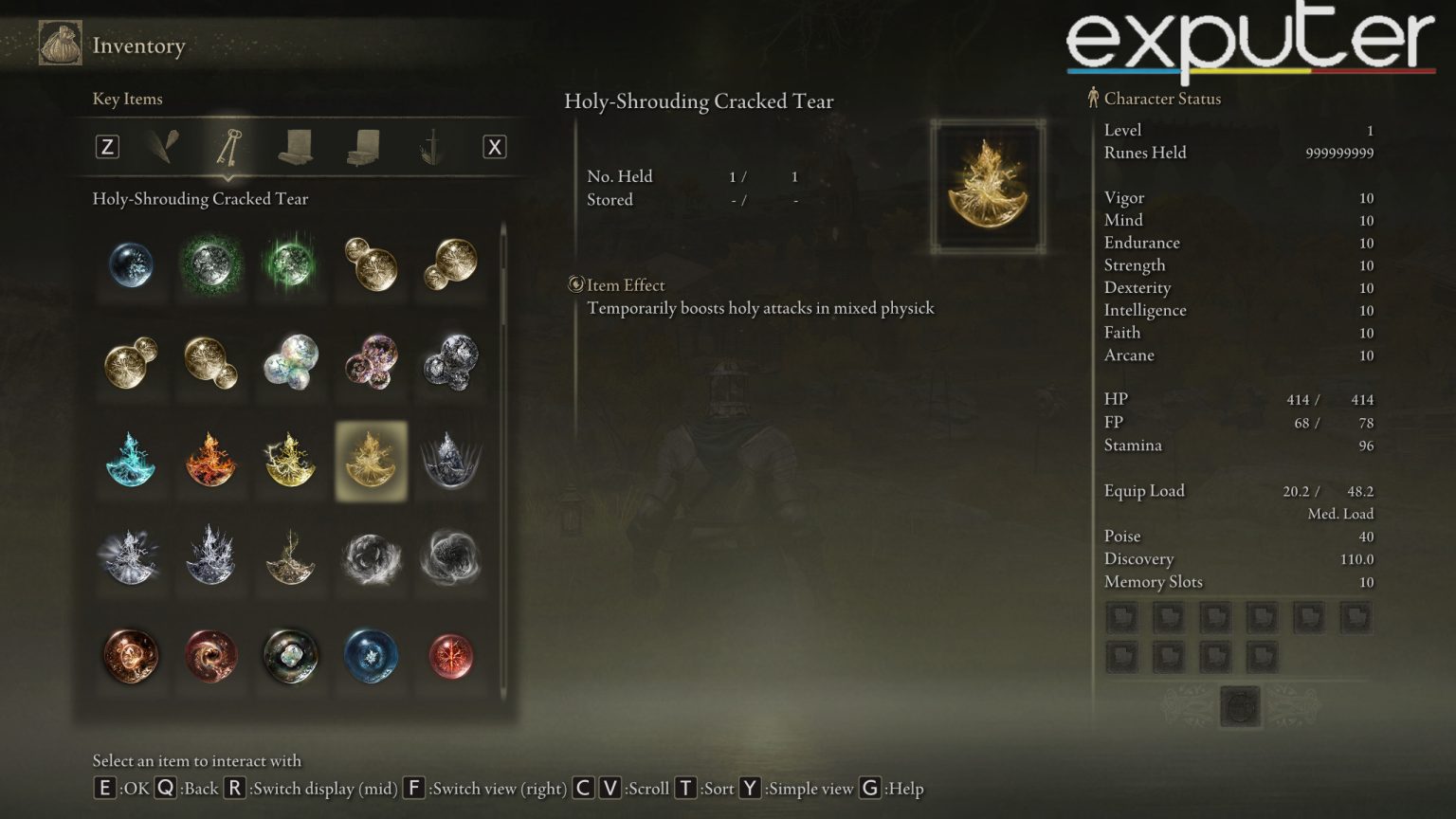The width and height of the screenshot is (1456, 819).
Task: Toggle Switch display with the R keybind
Action: (233, 788)
